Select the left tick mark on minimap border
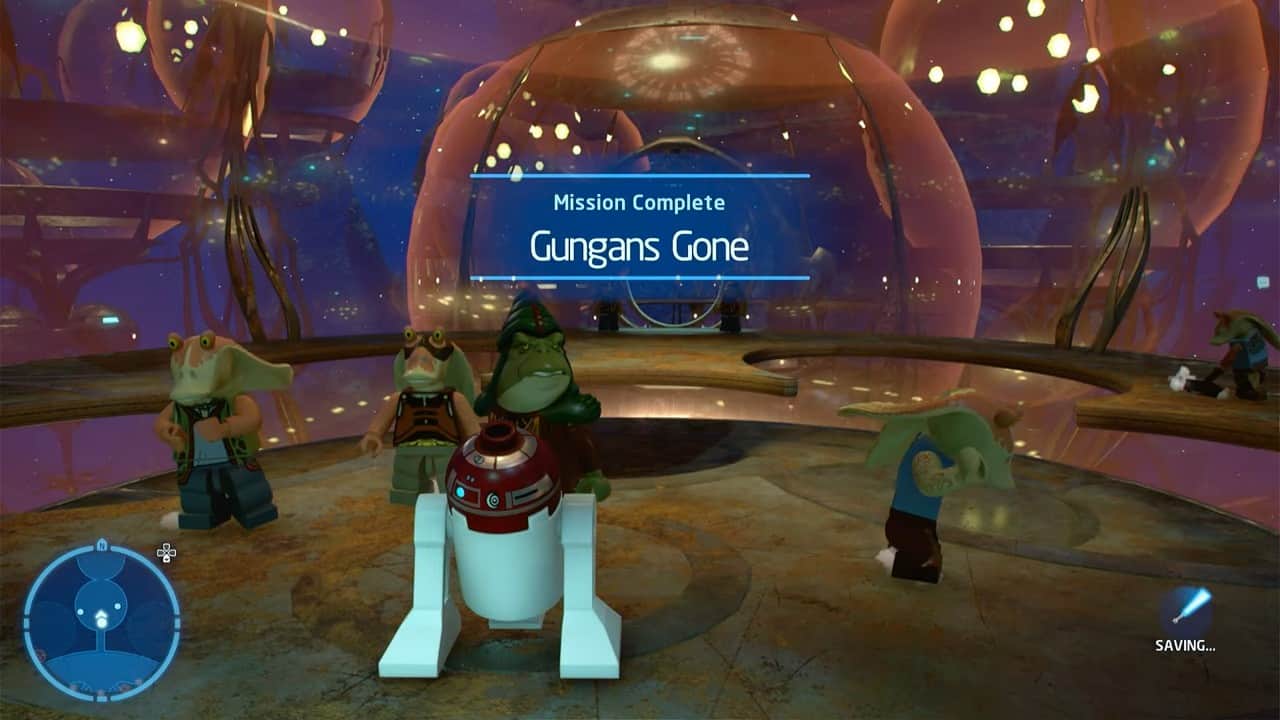Image resolution: width=1280 pixels, height=720 pixels. (27, 620)
